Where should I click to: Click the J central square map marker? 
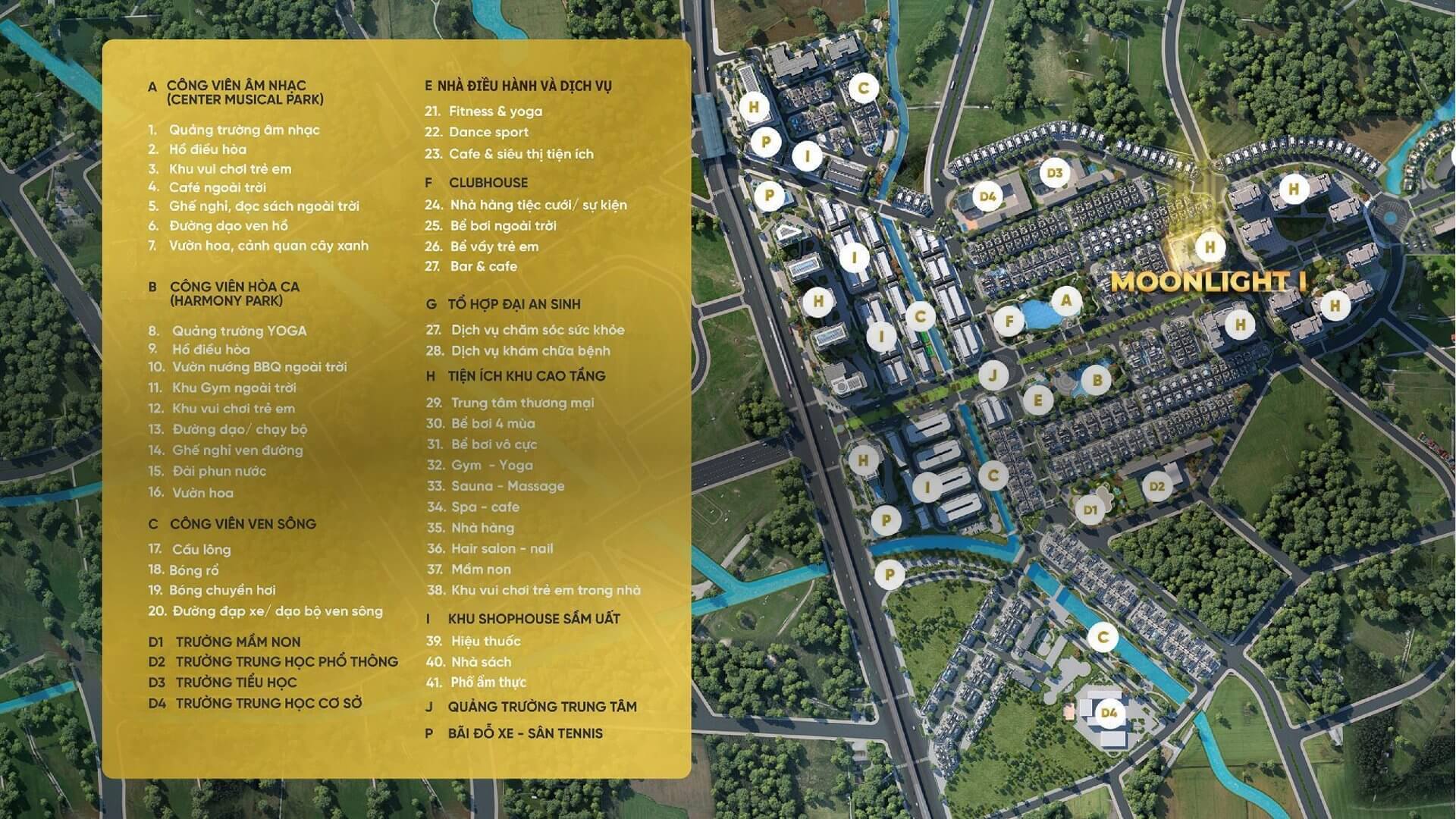[993, 374]
